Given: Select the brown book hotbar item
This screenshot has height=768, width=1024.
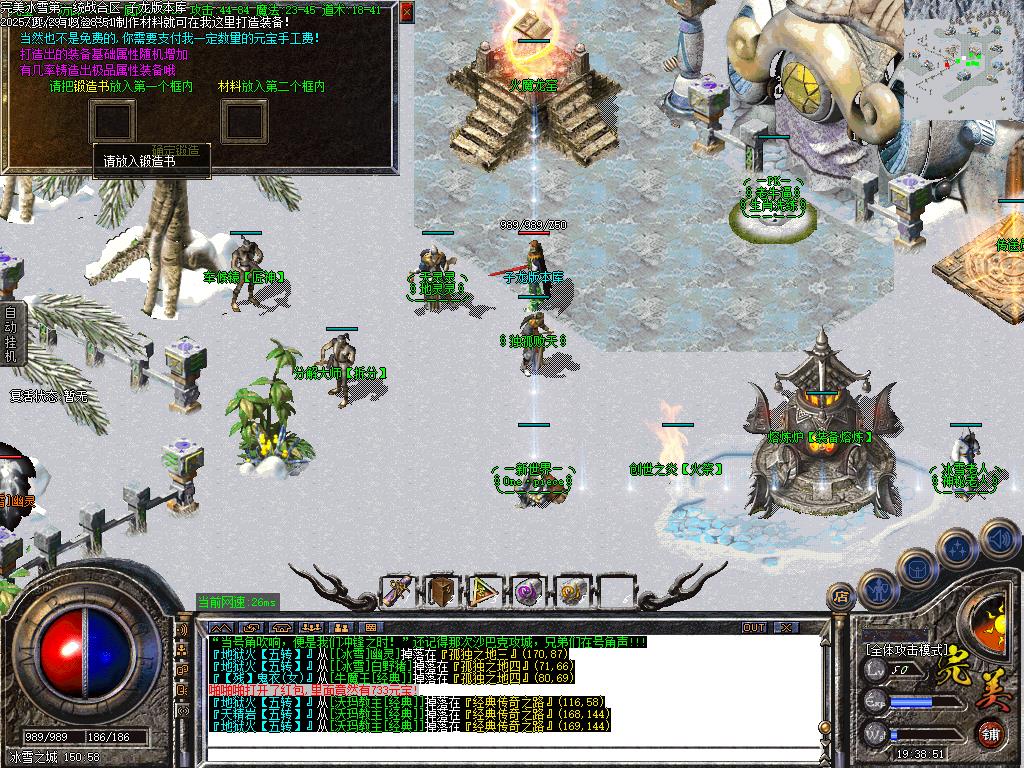Looking at the screenshot, I should 440,591.
